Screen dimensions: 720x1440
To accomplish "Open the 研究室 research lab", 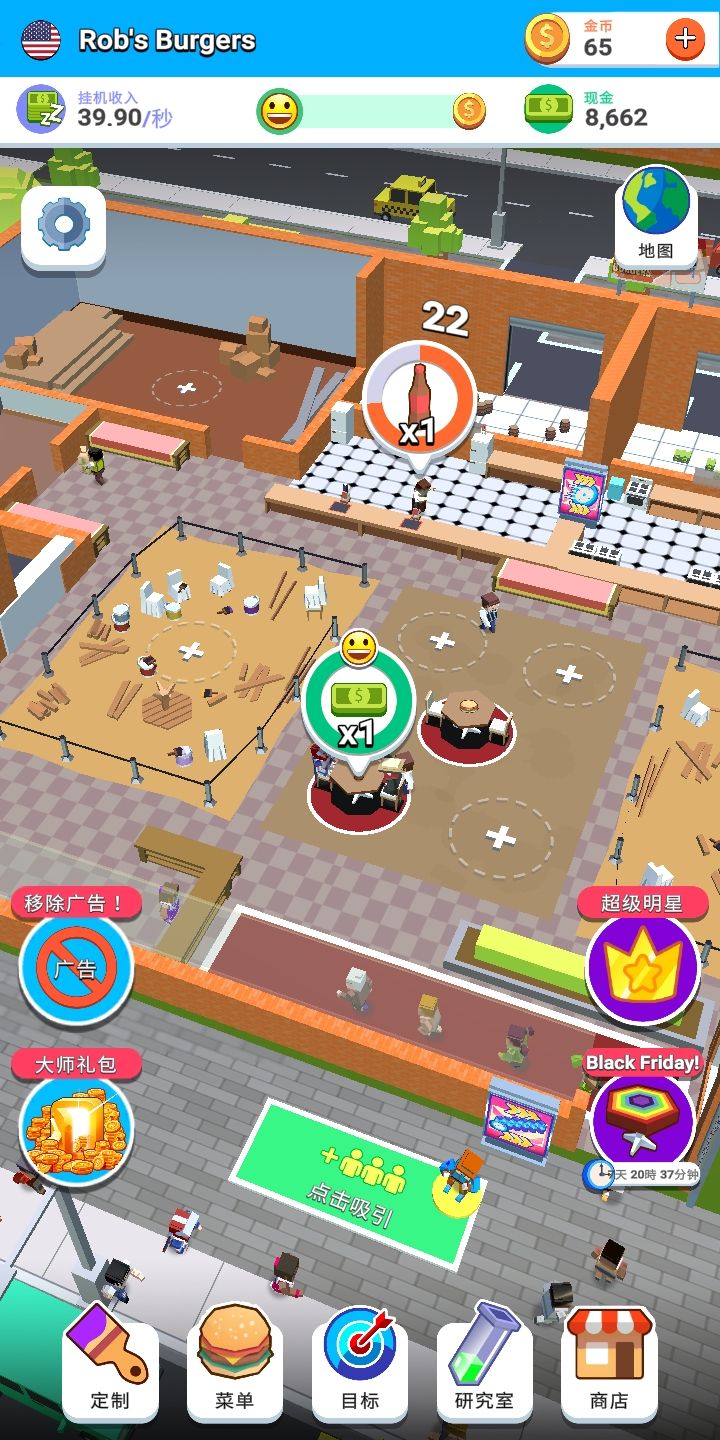I will (485, 1362).
